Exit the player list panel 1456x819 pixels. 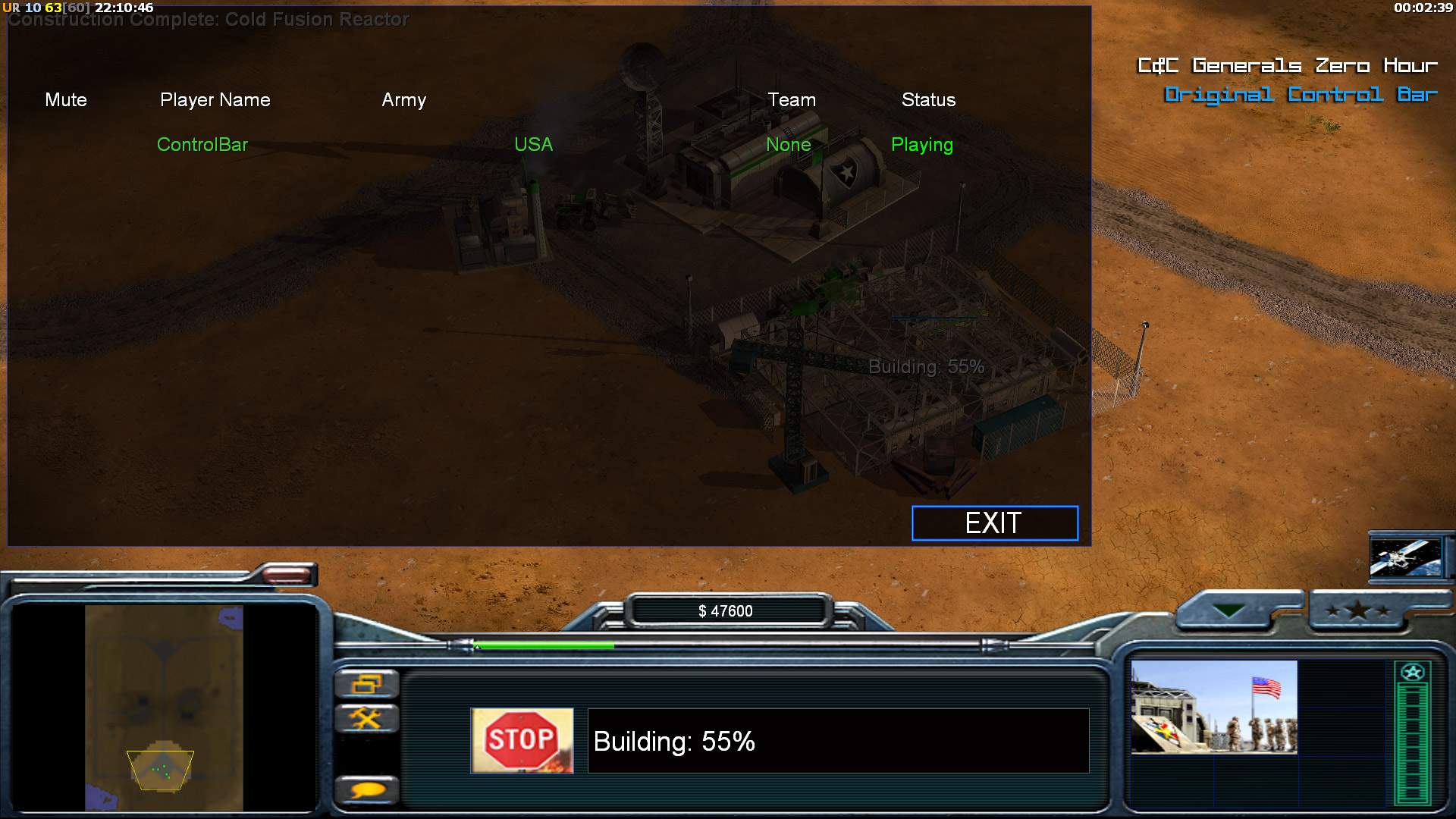click(x=994, y=523)
